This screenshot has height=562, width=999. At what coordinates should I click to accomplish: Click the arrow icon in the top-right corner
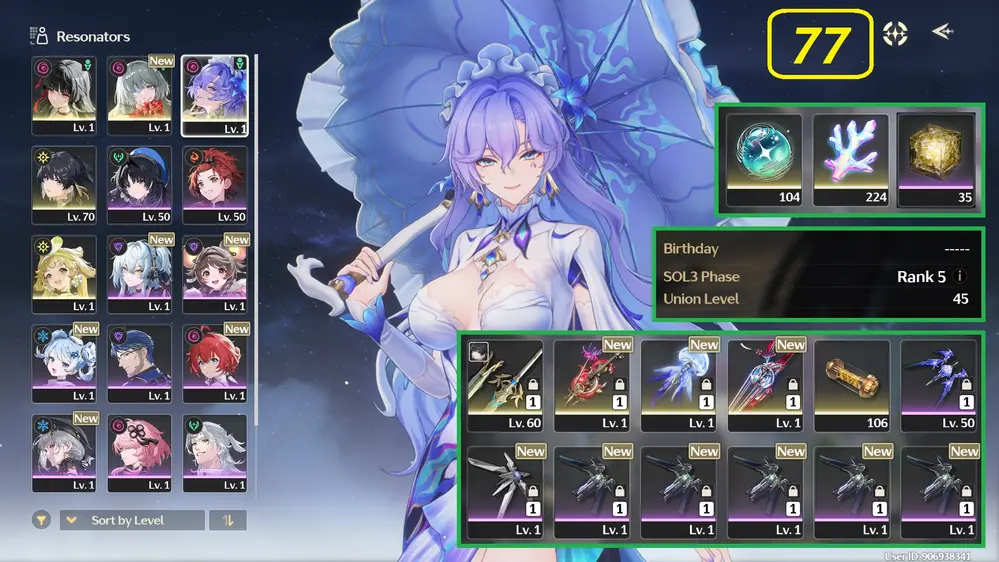coord(942,32)
